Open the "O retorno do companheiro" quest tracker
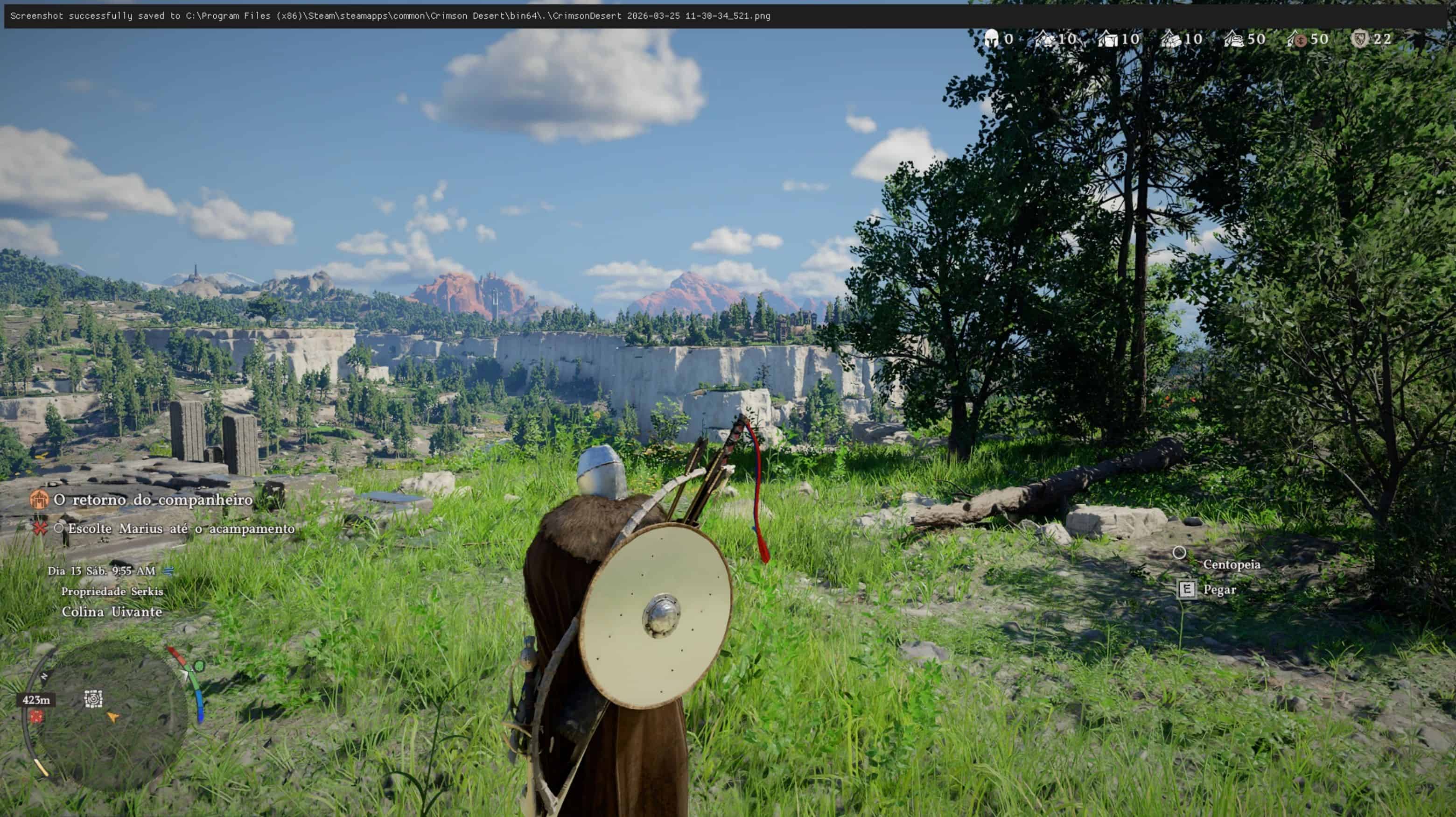Viewport: 1456px width, 817px height. pos(153,500)
